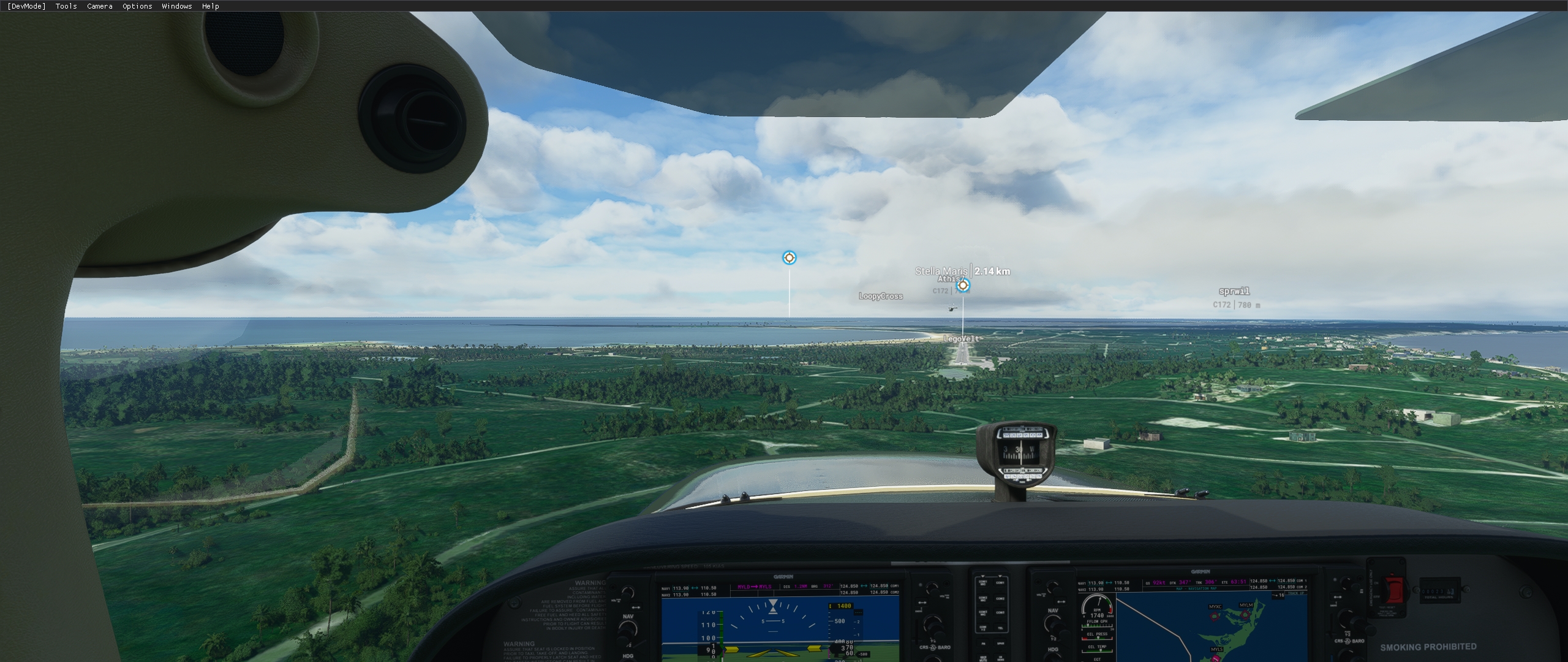Click the blue waypoint marker above the horizon
Viewport: 1568px width, 662px height.
coord(789,258)
